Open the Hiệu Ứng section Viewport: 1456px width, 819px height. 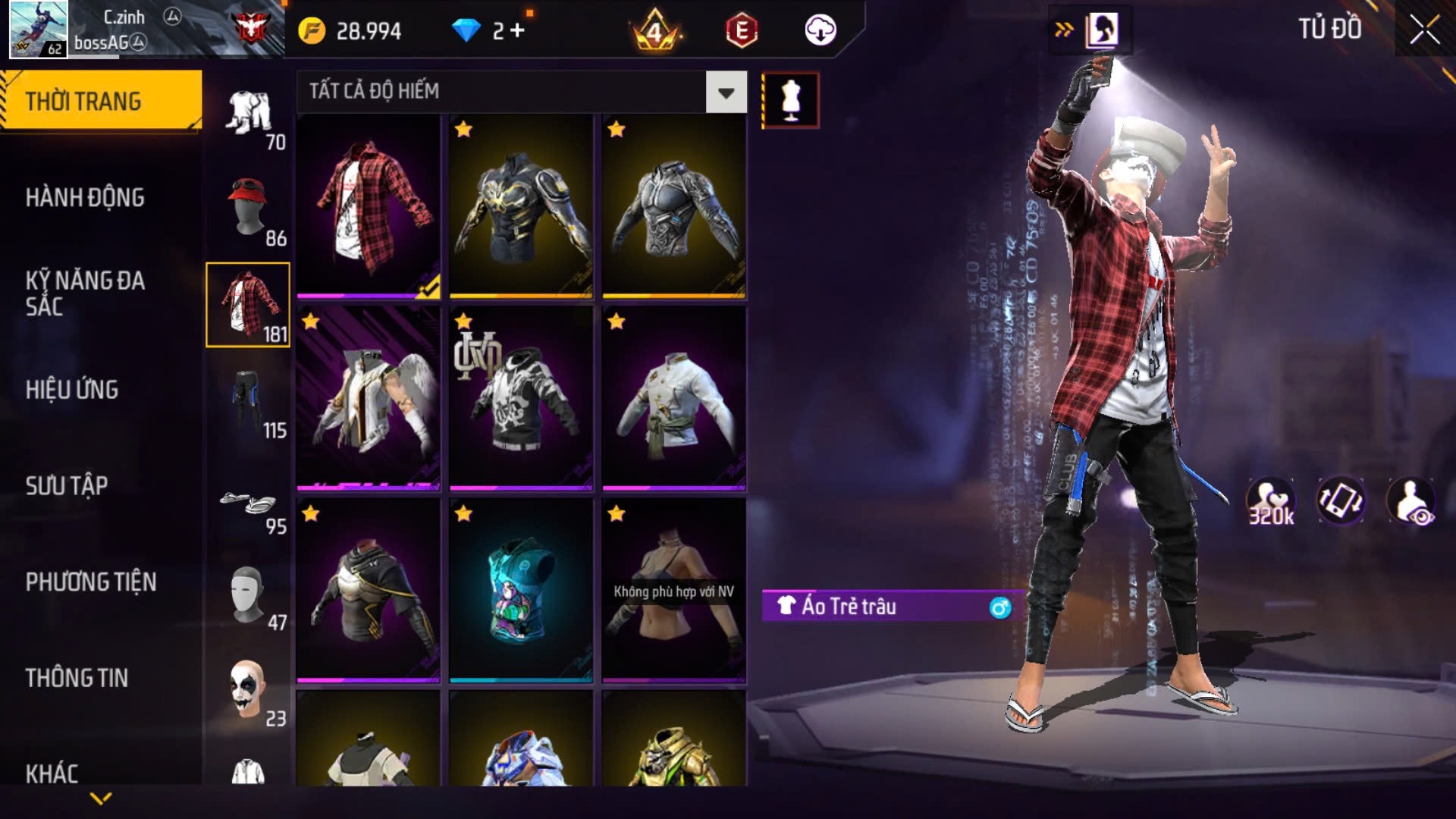(72, 390)
